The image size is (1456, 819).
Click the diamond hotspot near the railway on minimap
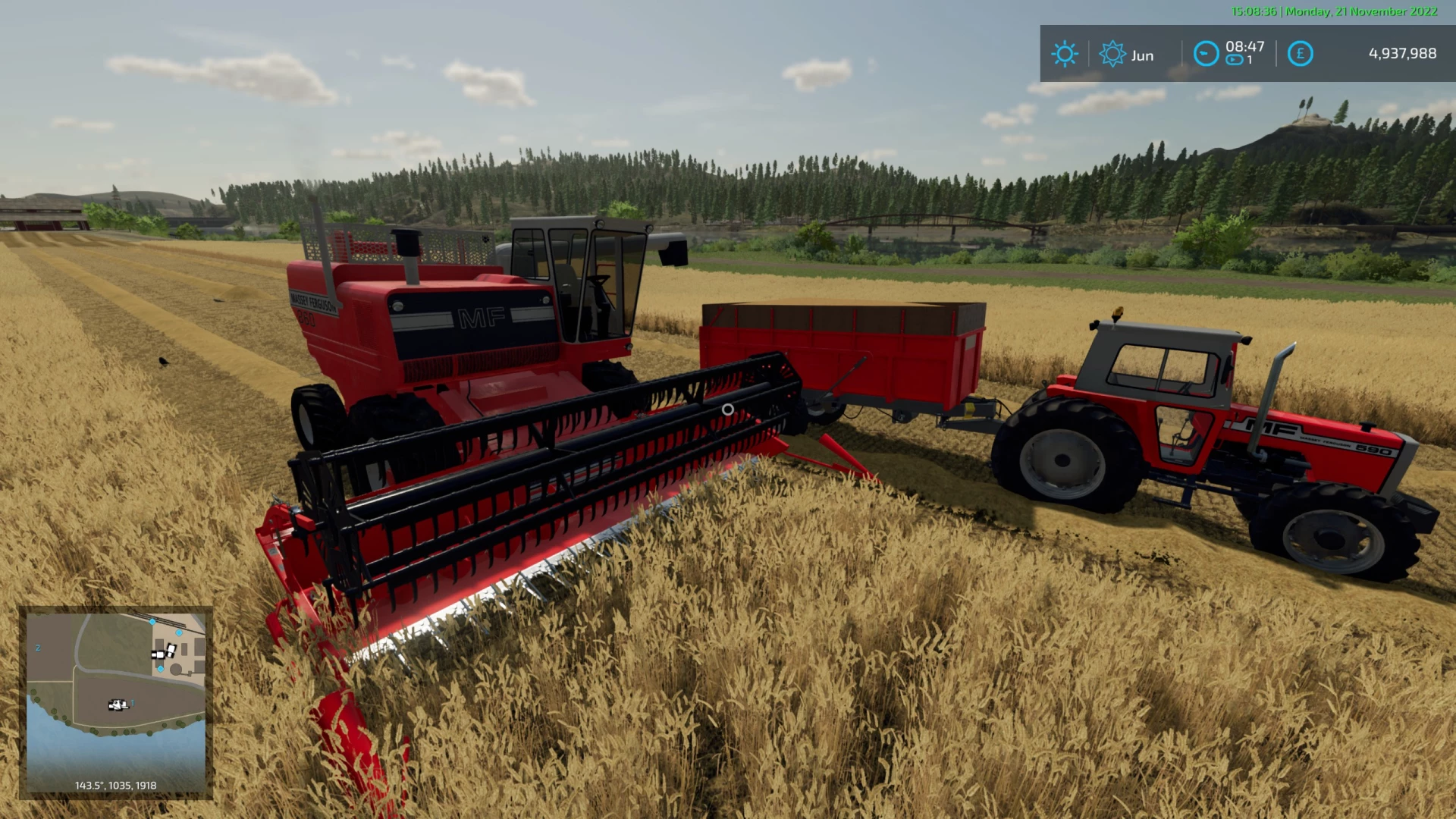(x=152, y=622)
